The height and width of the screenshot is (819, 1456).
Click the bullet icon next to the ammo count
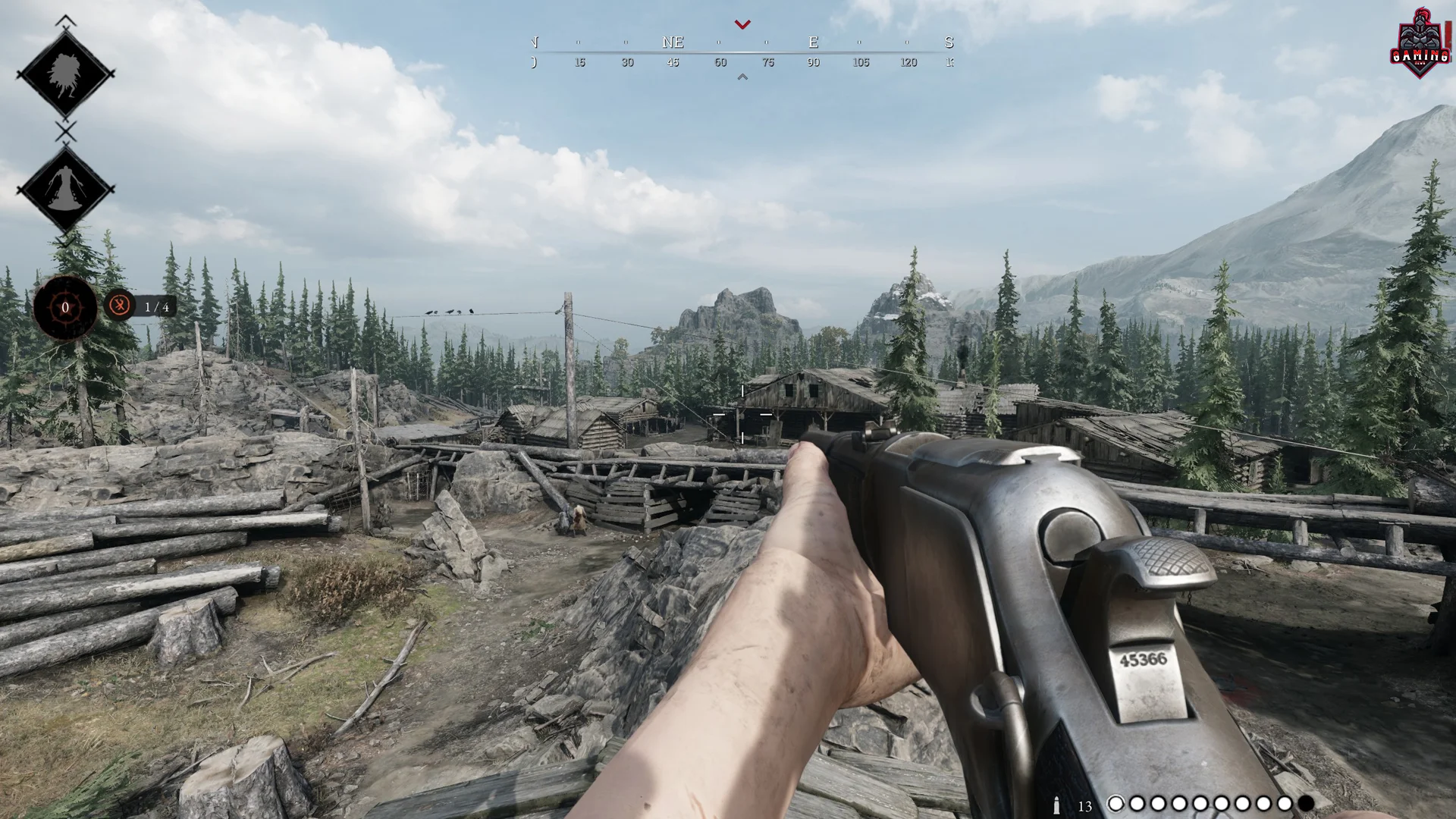[x=1057, y=804]
